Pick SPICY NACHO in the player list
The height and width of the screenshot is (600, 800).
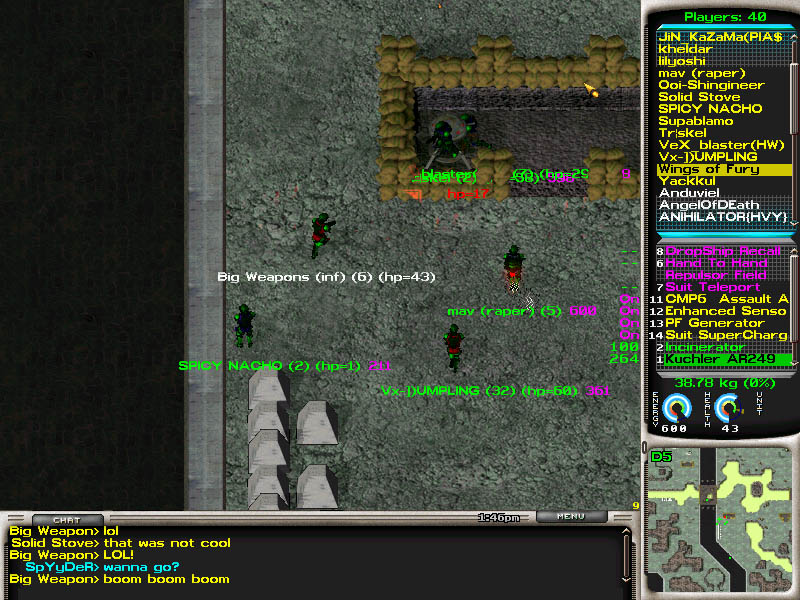(x=710, y=109)
